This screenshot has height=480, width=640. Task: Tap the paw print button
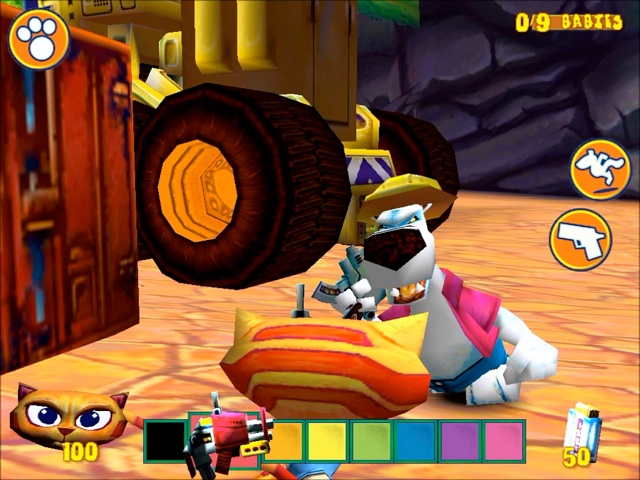[39, 39]
